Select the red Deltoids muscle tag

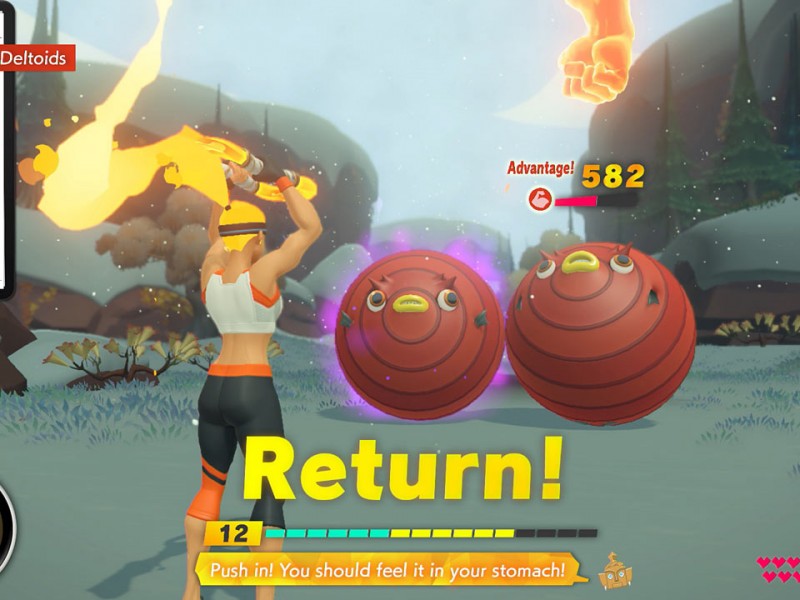pos(36,58)
